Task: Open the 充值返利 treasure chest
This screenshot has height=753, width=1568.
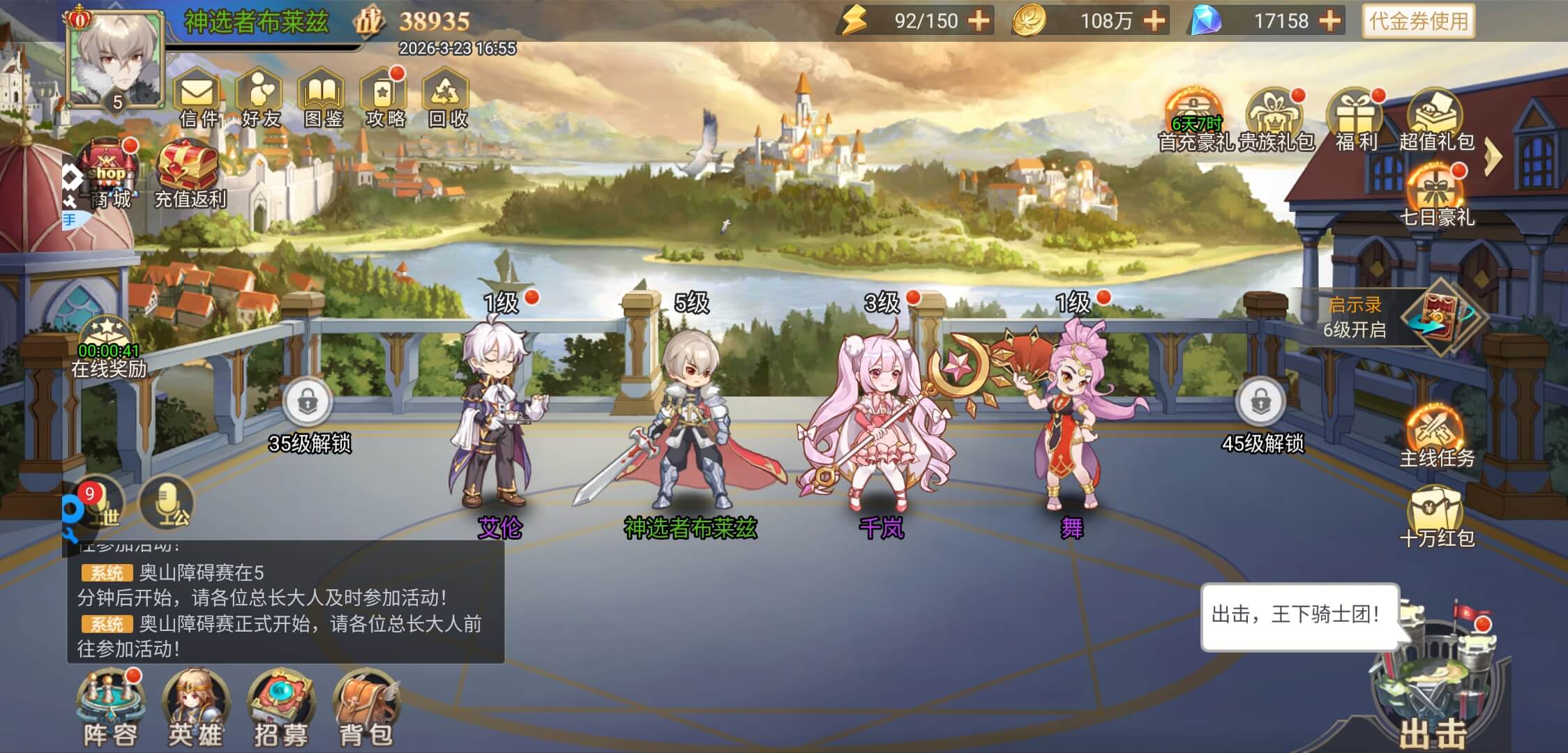Action: pos(189,173)
